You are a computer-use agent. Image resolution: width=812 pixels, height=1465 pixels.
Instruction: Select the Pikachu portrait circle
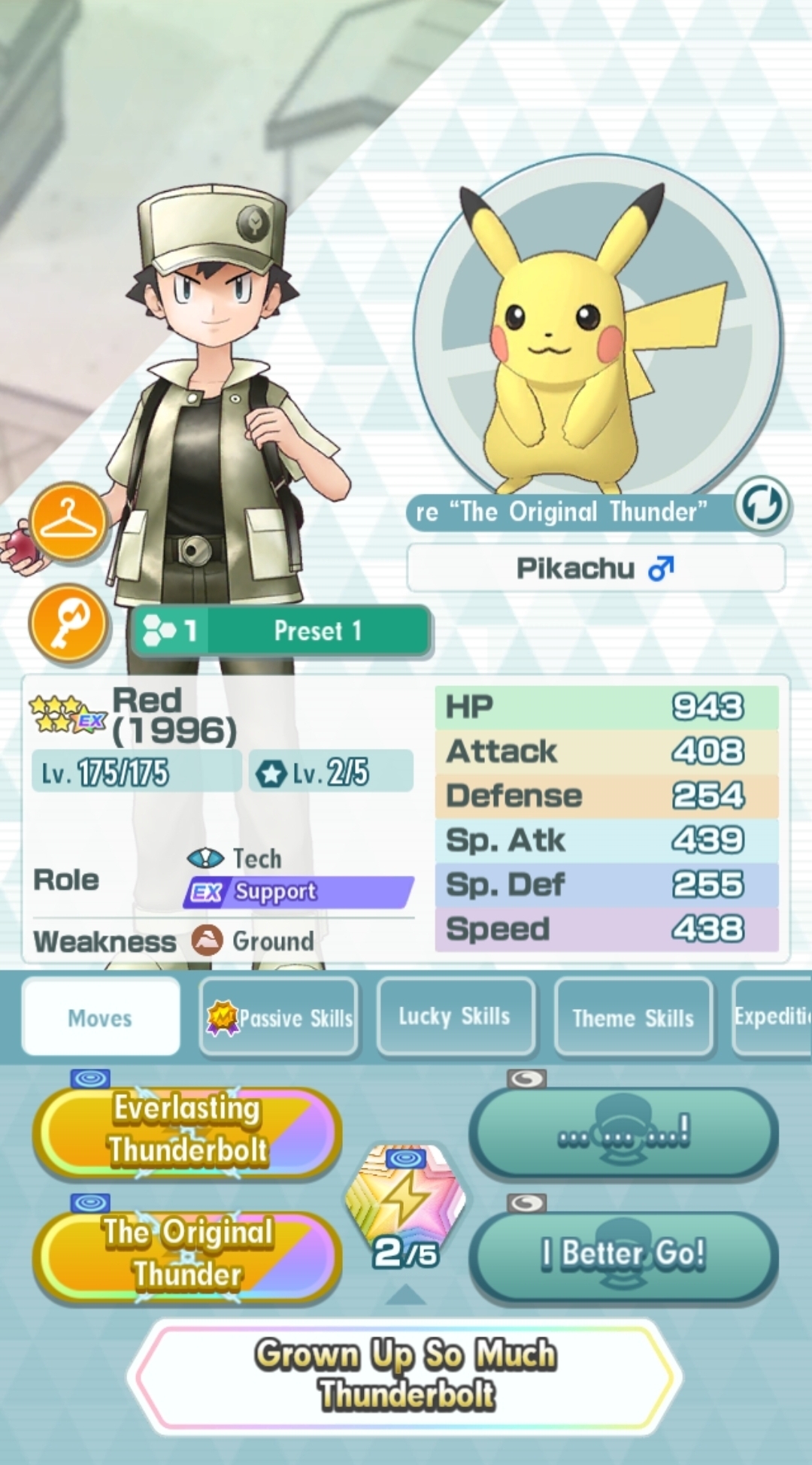pyautogui.click(x=597, y=331)
